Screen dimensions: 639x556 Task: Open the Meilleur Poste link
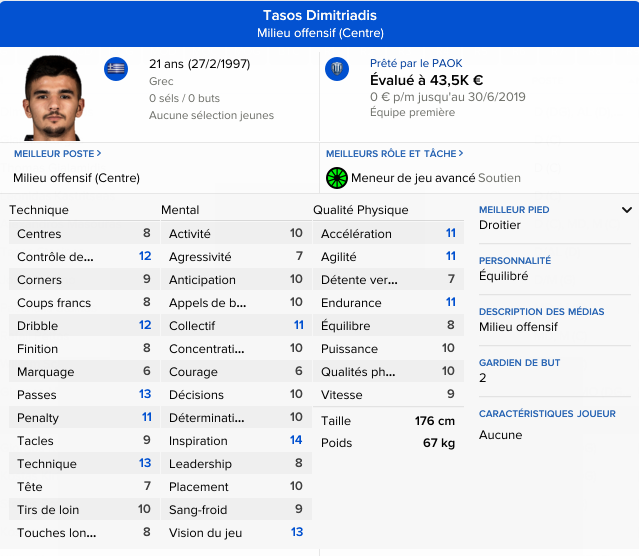click(57, 154)
